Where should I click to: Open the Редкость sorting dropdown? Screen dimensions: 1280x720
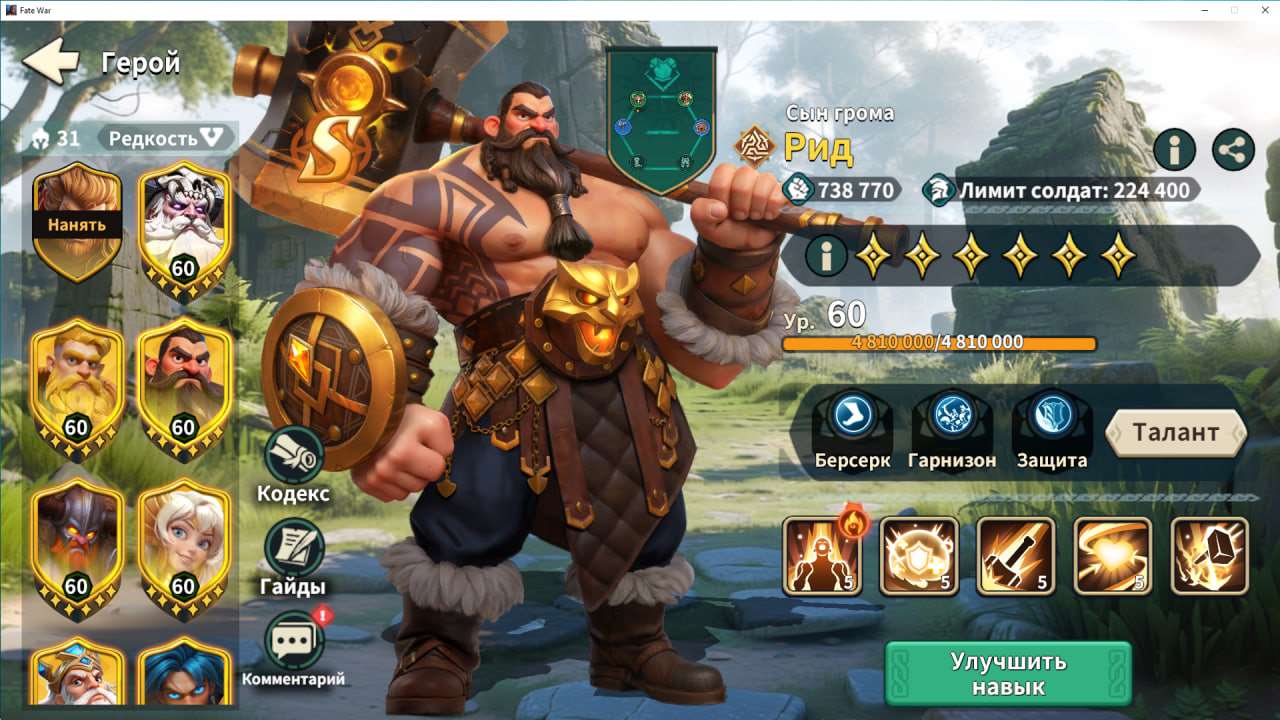165,136
